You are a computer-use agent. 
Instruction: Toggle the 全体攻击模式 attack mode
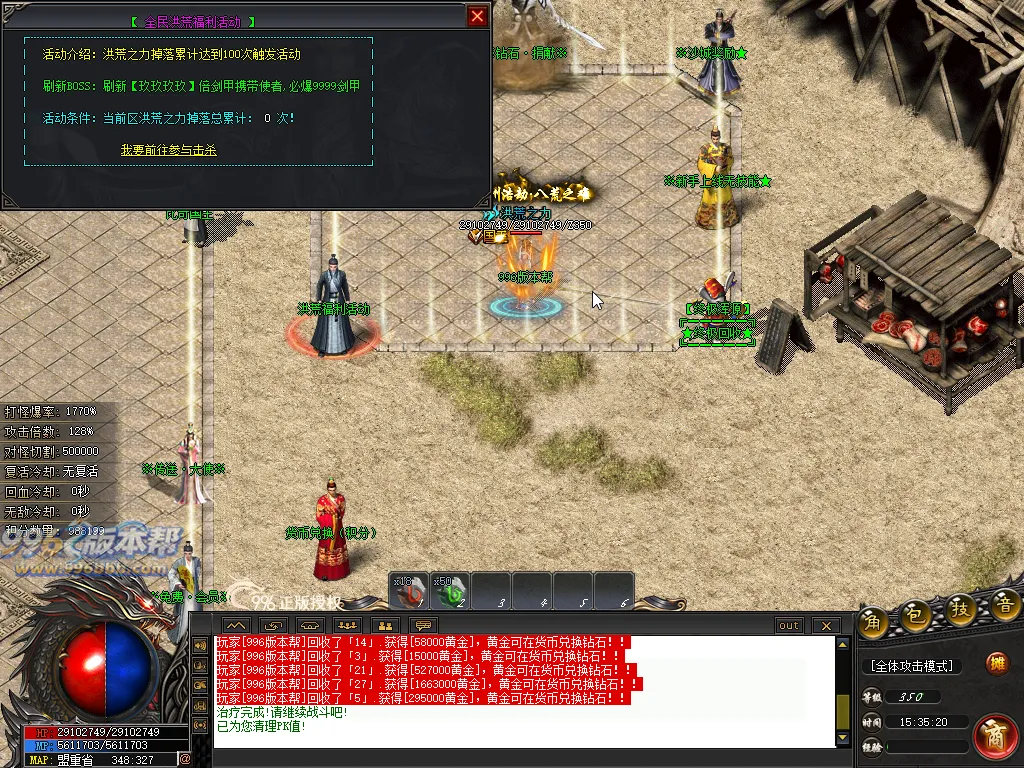(912, 666)
